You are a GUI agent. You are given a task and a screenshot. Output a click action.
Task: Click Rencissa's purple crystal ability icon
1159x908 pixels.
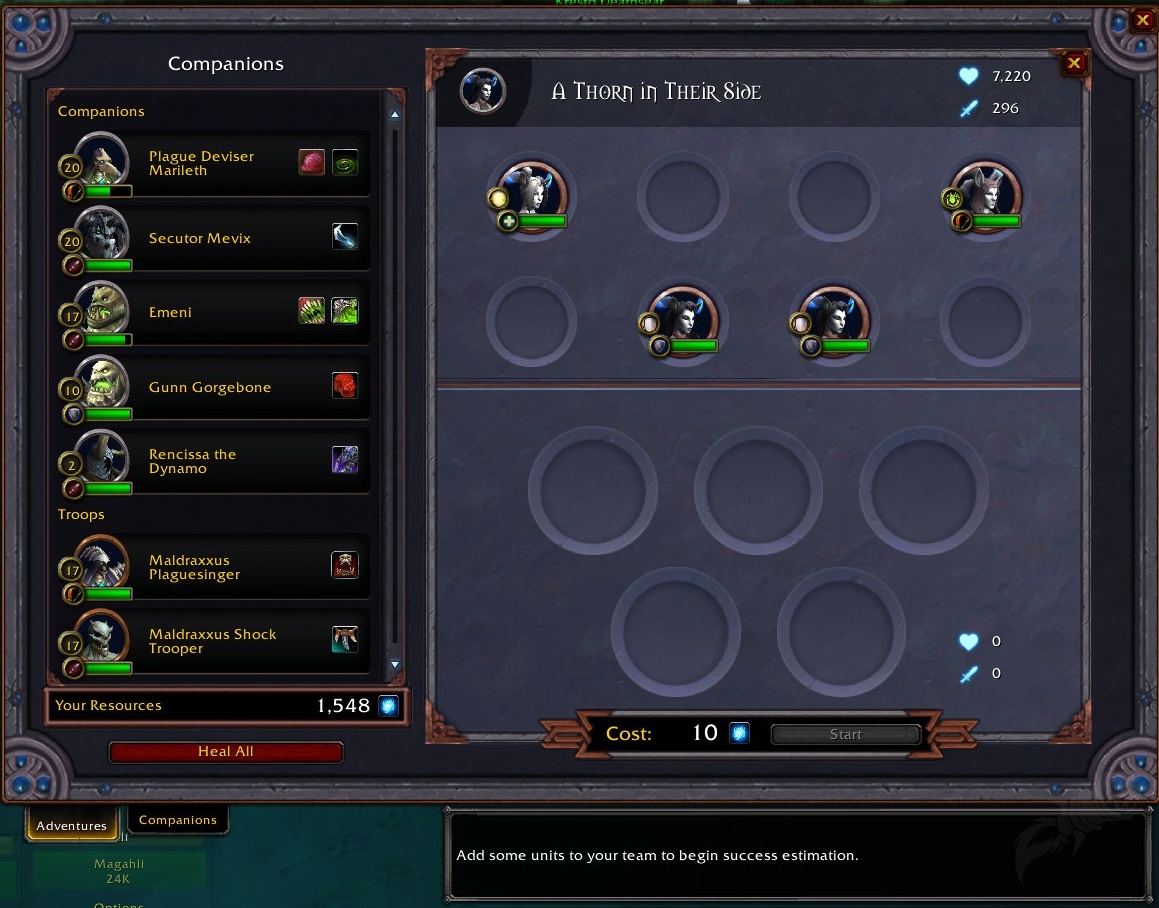click(x=345, y=460)
